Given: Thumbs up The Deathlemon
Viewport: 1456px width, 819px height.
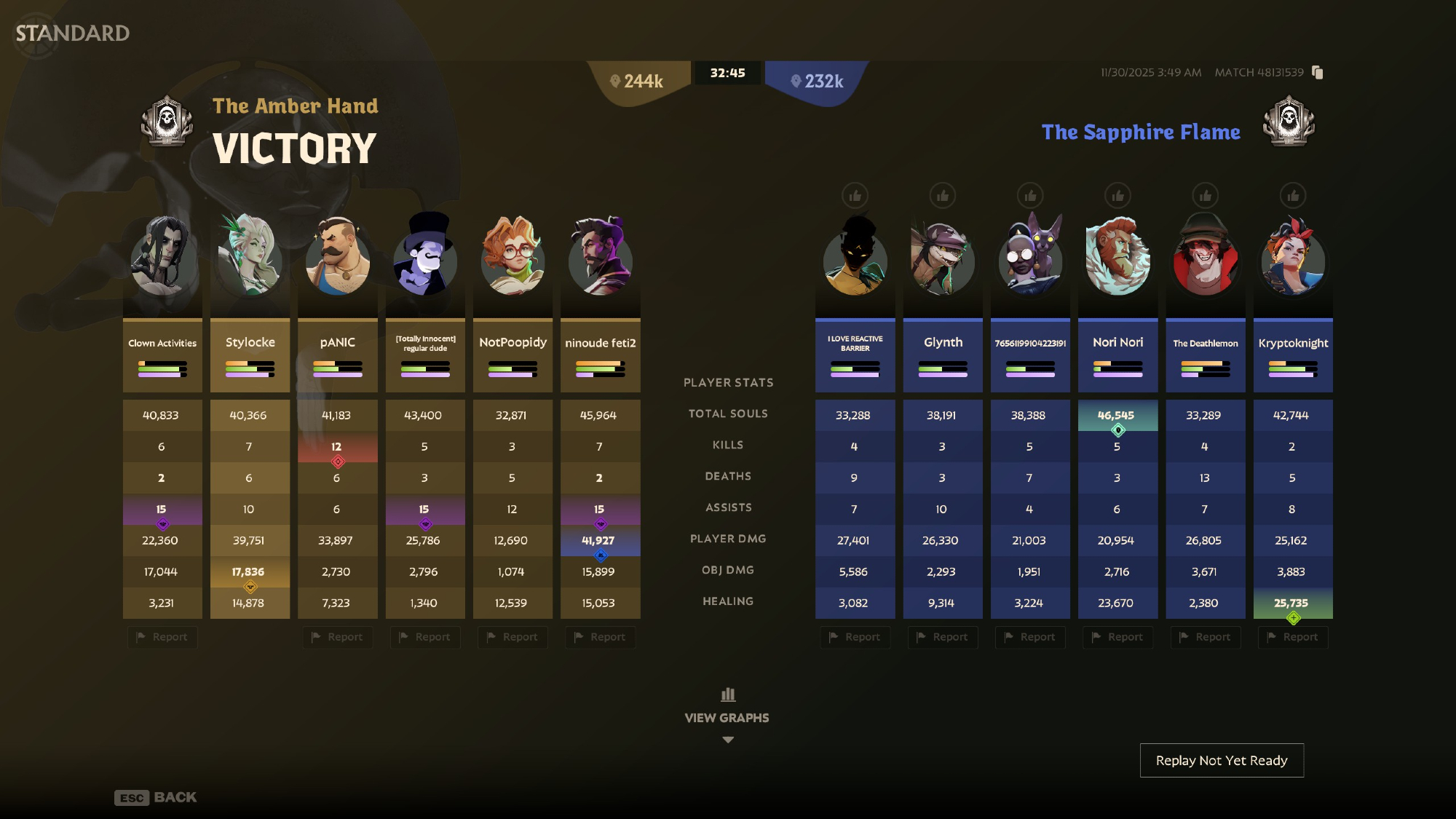Looking at the screenshot, I should [x=1205, y=196].
